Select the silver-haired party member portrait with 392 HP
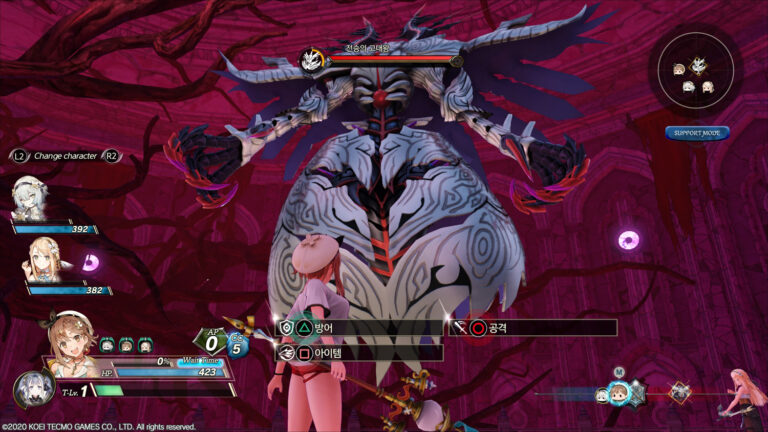Screen dimensions: 768x432 pos(28,197)
